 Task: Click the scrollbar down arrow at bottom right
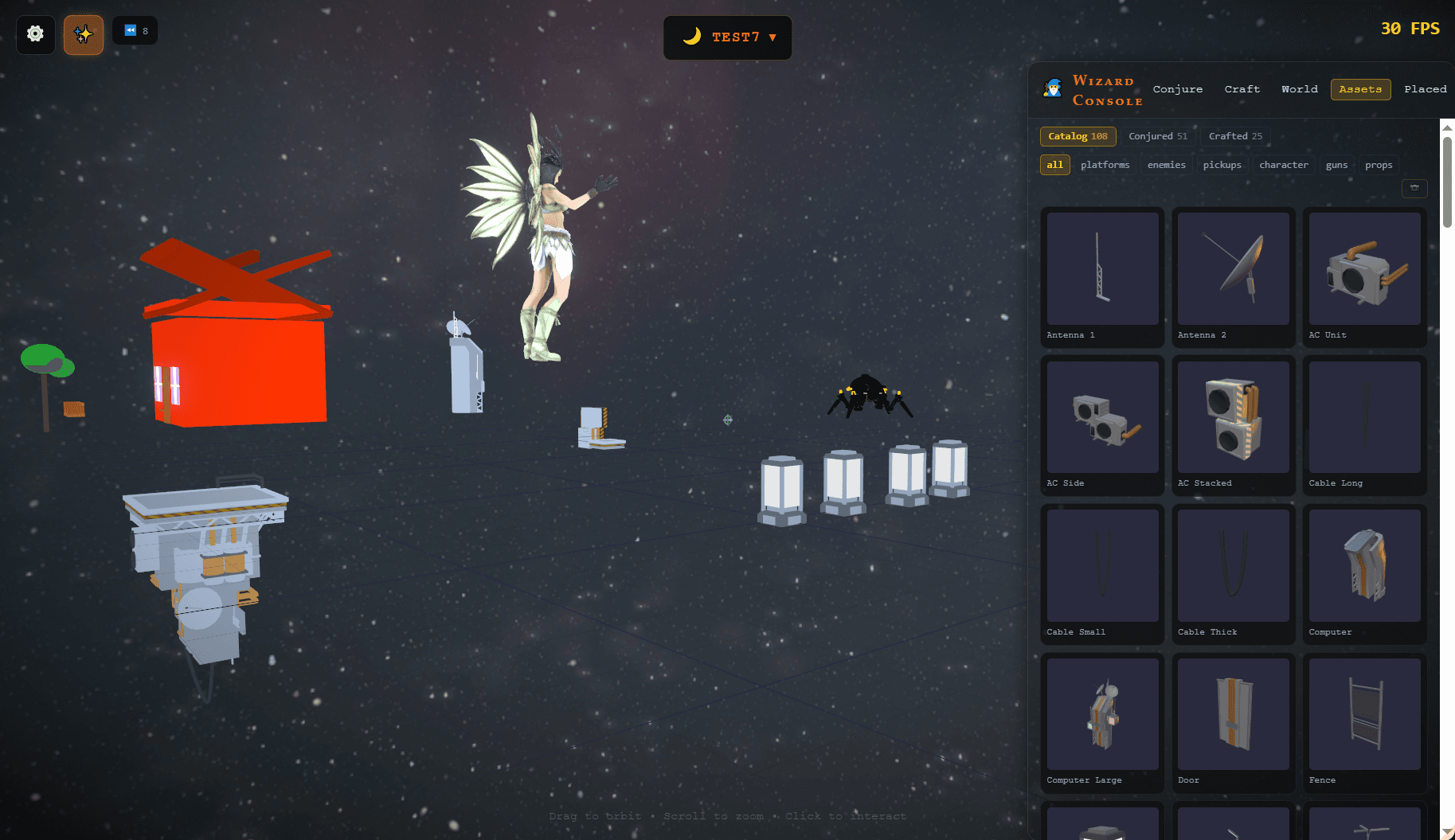tap(1445, 830)
